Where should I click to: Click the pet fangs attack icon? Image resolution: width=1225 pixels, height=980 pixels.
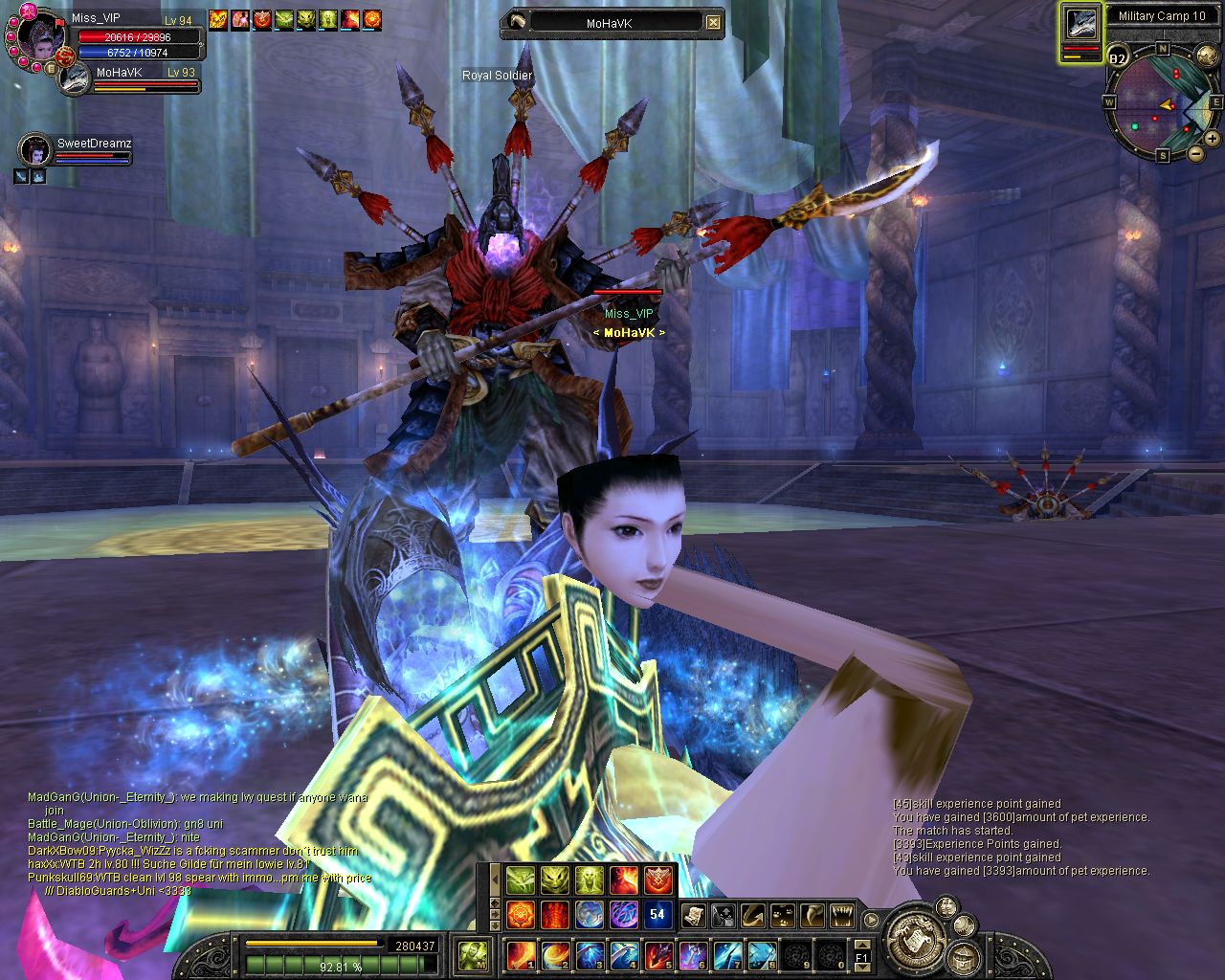coord(841,917)
